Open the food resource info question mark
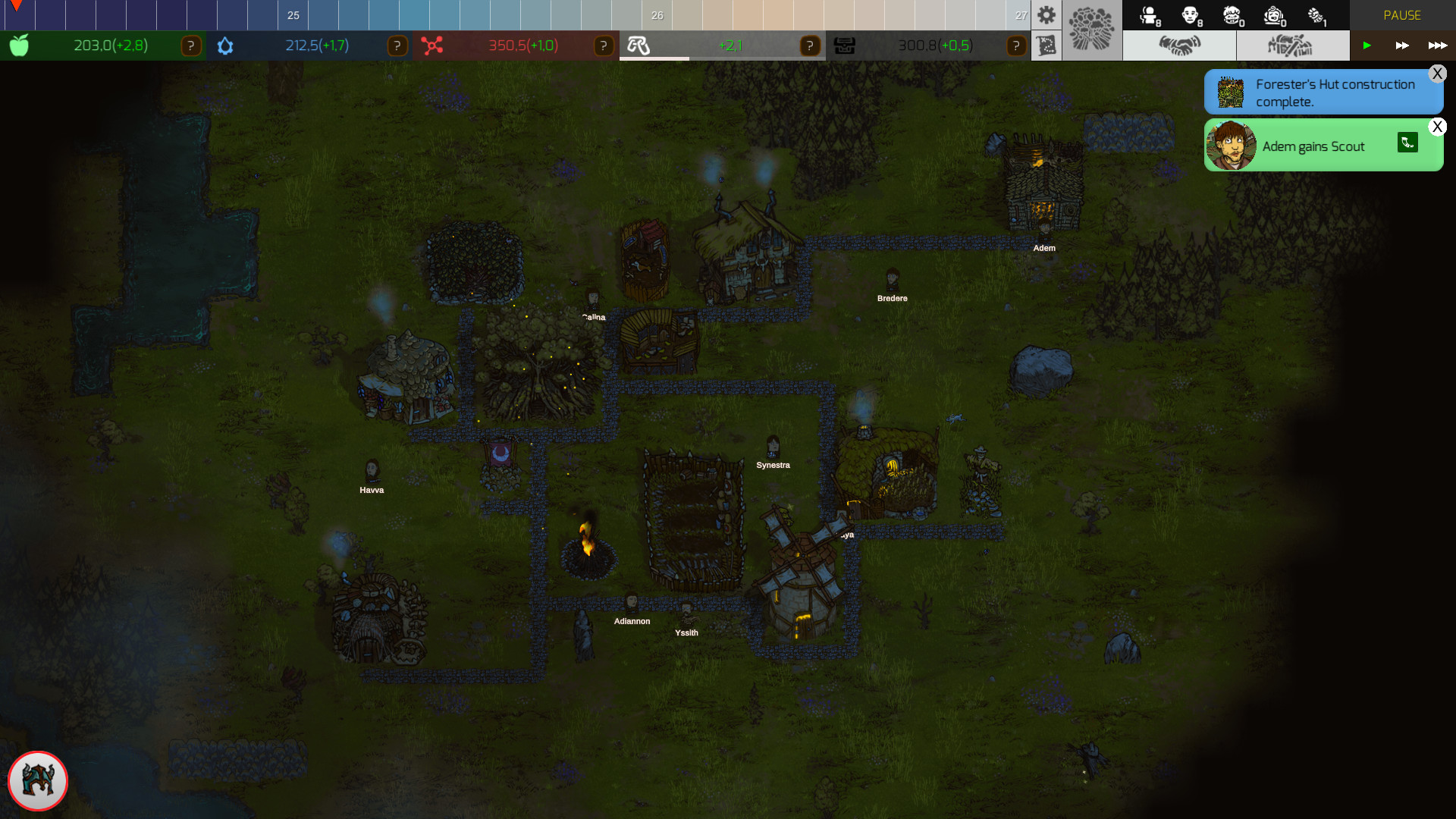The width and height of the screenshot is (1456, 819). pos(191,45)
